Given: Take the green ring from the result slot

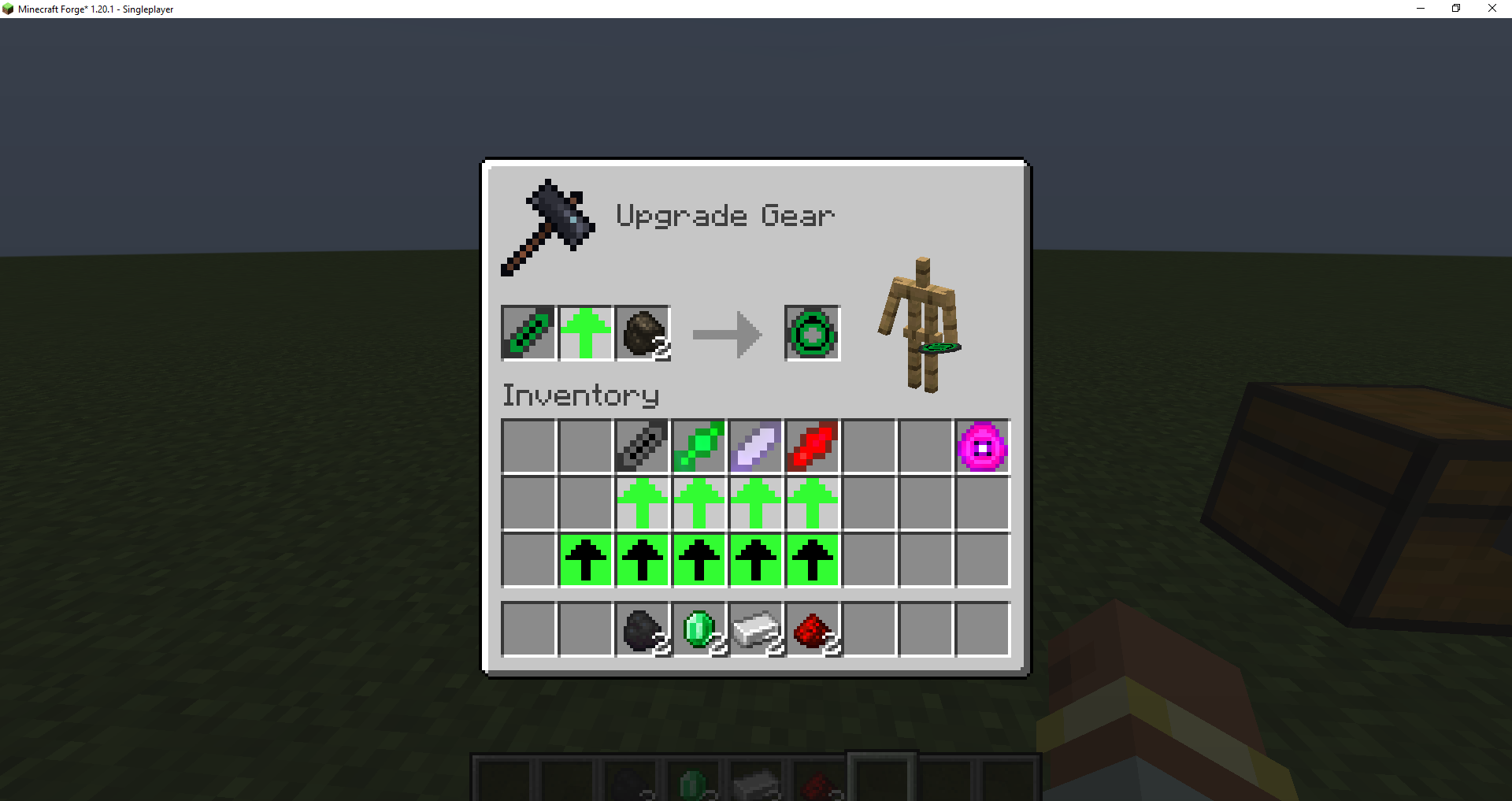Looking at the screenshot, I should 812,333.
